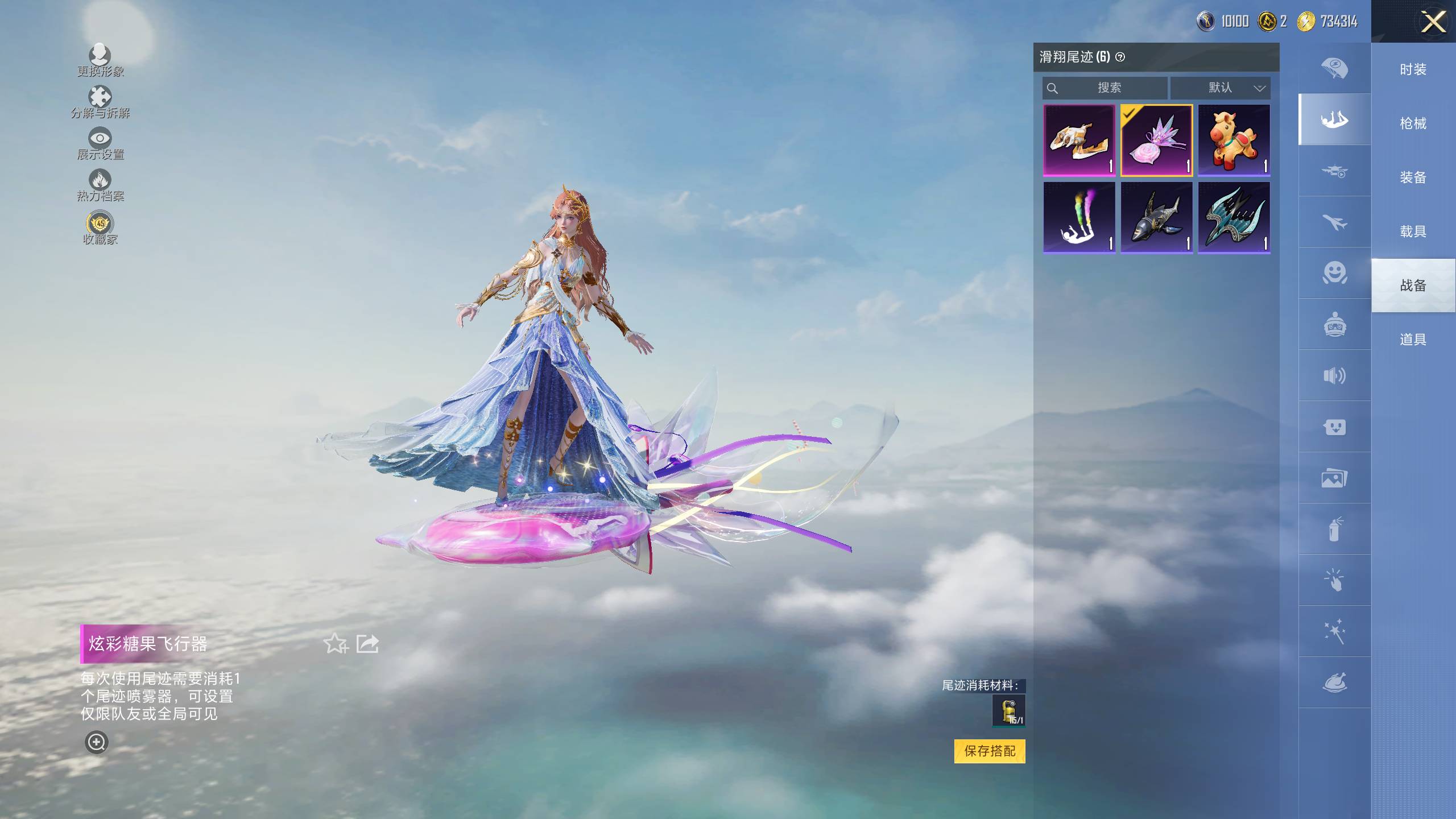Favorite the item with the star icon
Screen dimensions: 1456x819
pos(335,644)
